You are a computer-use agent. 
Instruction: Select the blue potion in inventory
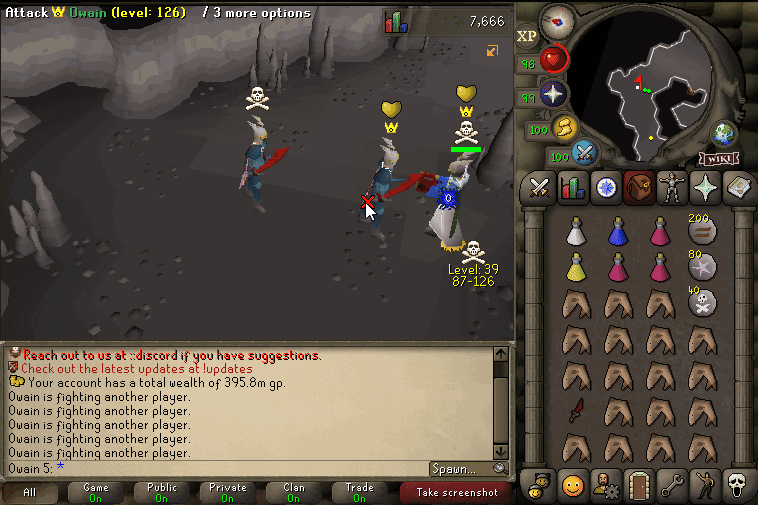[618, 231]
